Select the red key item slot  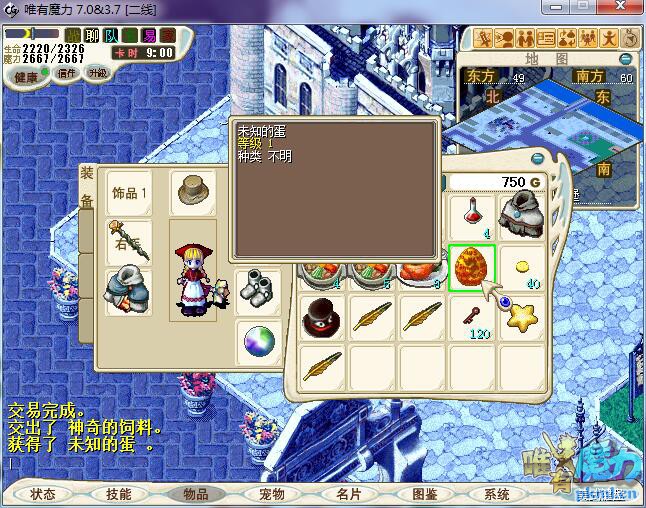472,318
